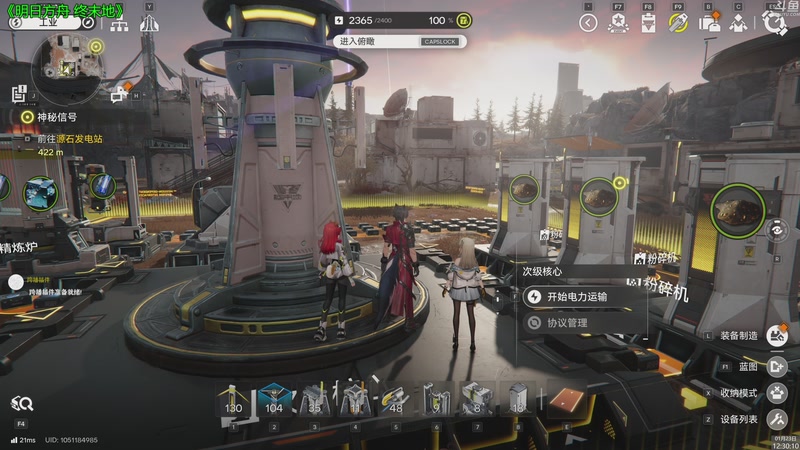Click the back arrow circle icon
800x450 pixels.
click(x=588, y=23)
